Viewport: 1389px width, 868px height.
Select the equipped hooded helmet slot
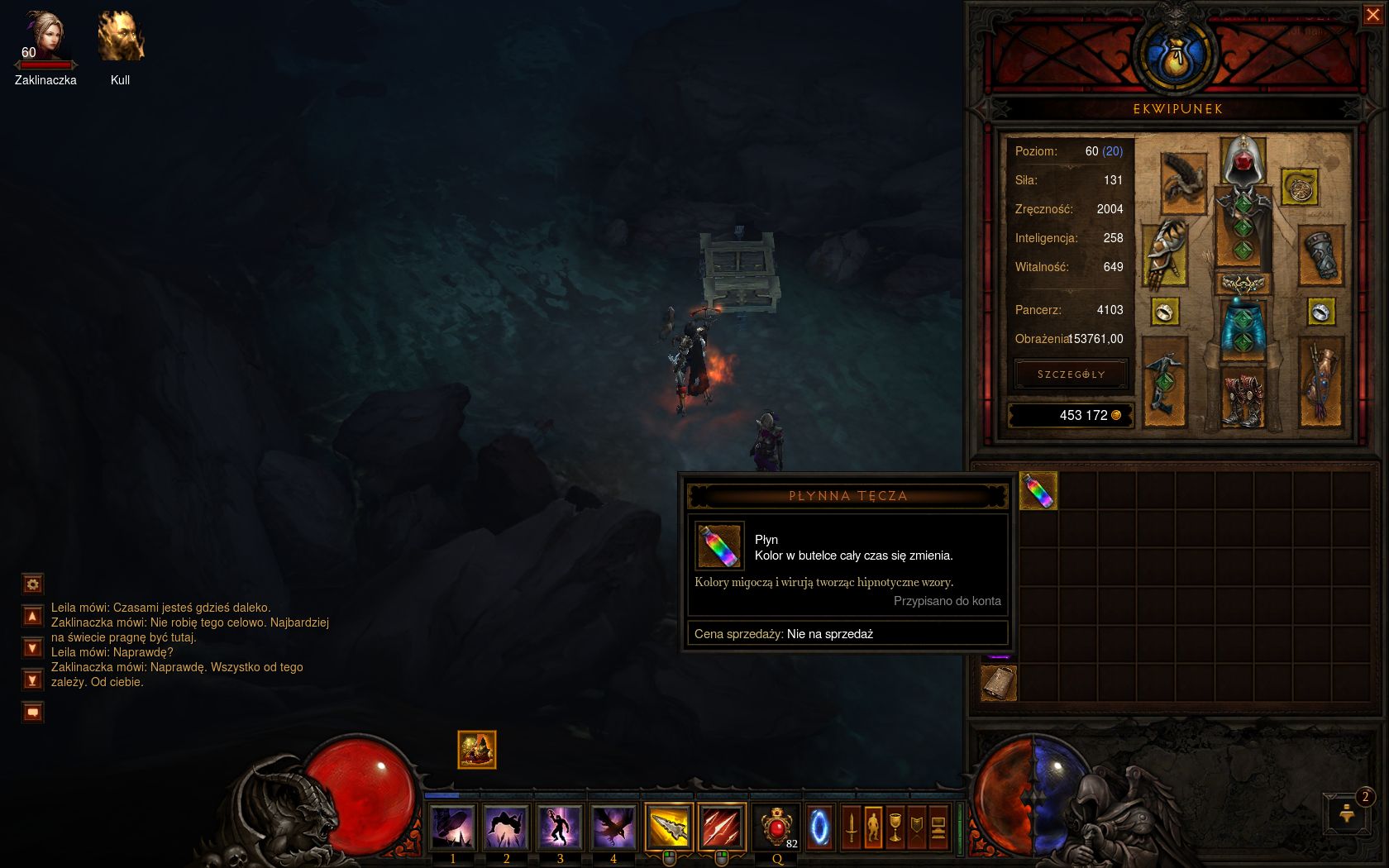(x=1242, y=161)
